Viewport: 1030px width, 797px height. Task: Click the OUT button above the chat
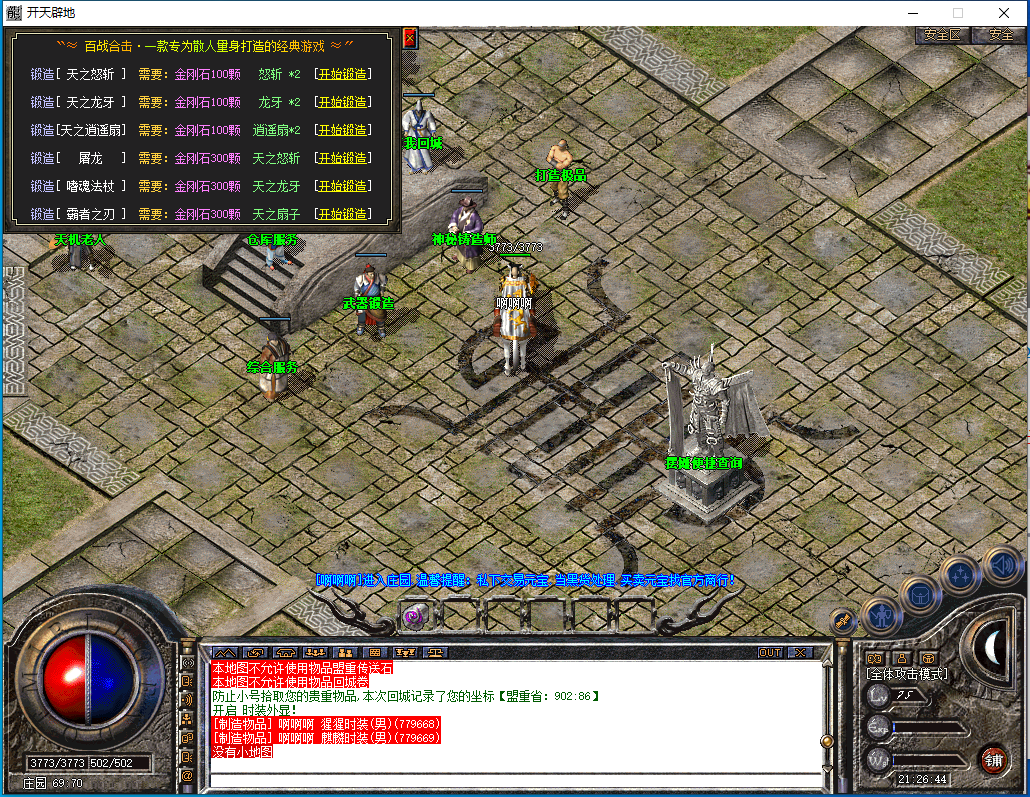click(x=769, y=652)
